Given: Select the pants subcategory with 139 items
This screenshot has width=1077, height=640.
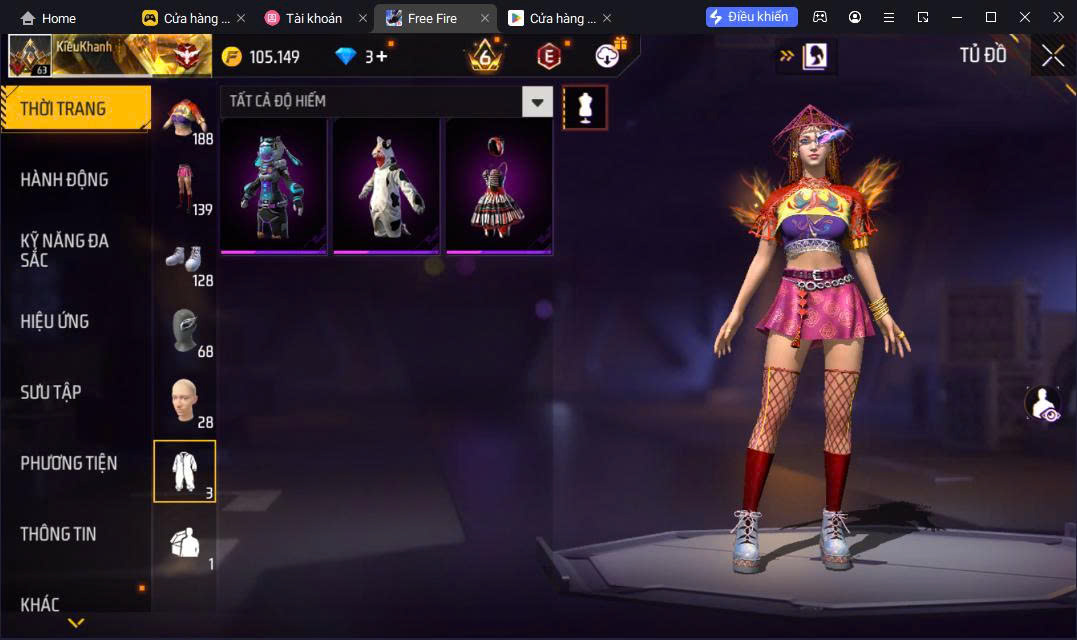Looking at the screenshot, I should (x=185, y=189).
